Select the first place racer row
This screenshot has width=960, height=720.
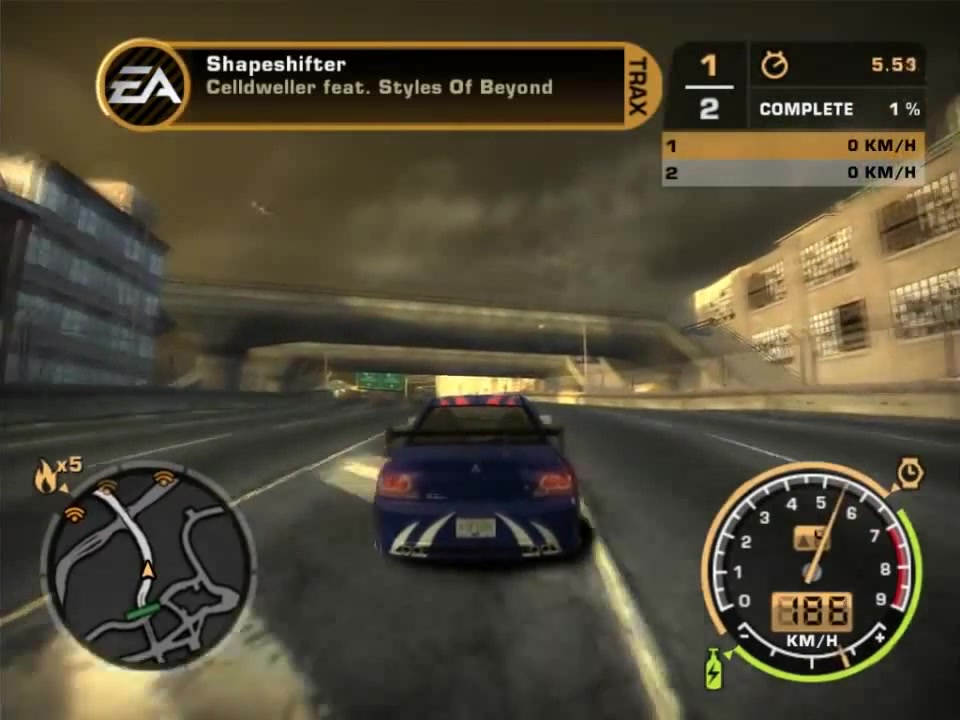pos(792,146)
